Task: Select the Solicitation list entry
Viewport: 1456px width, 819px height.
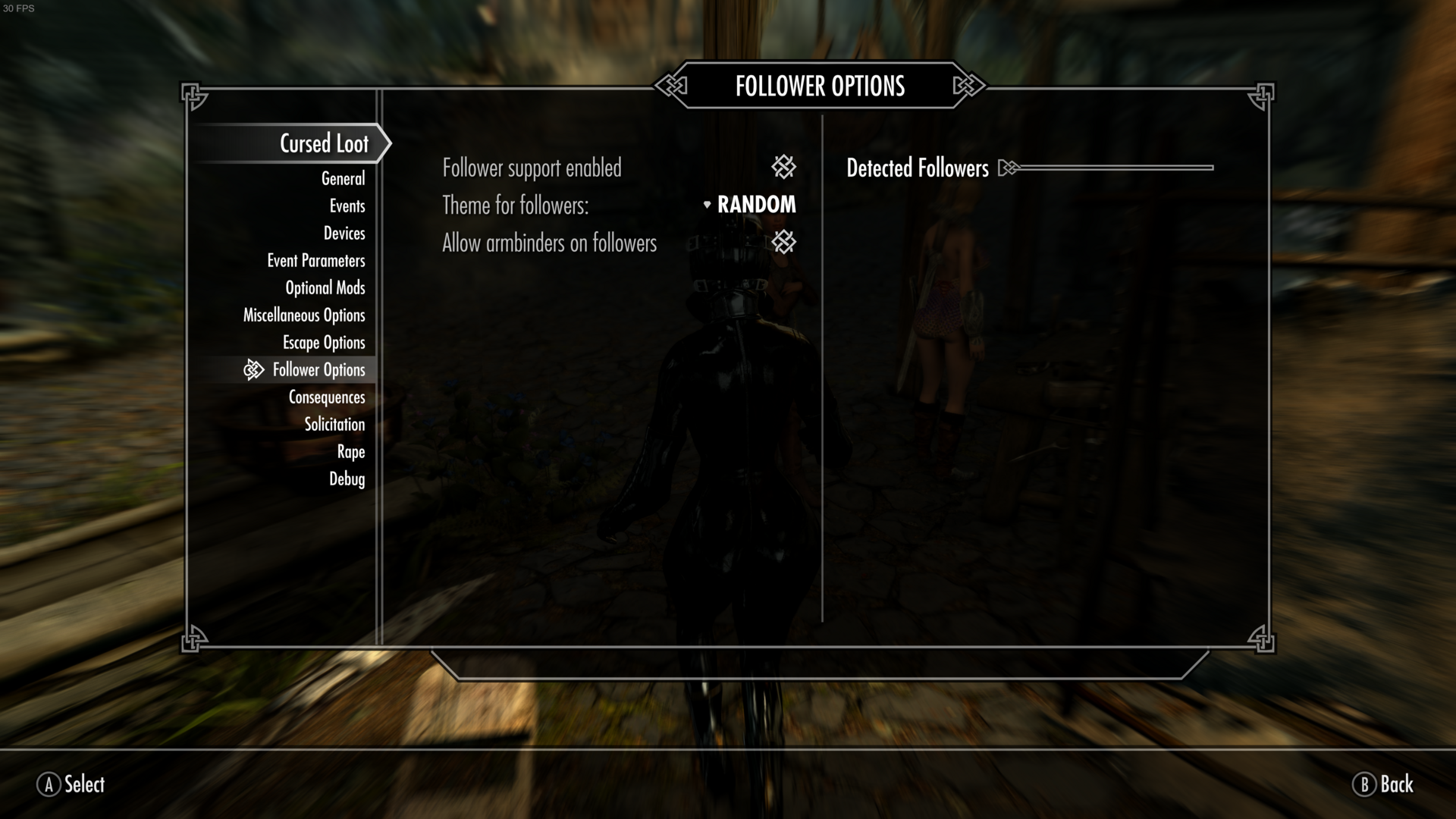Action: (333, 424)
